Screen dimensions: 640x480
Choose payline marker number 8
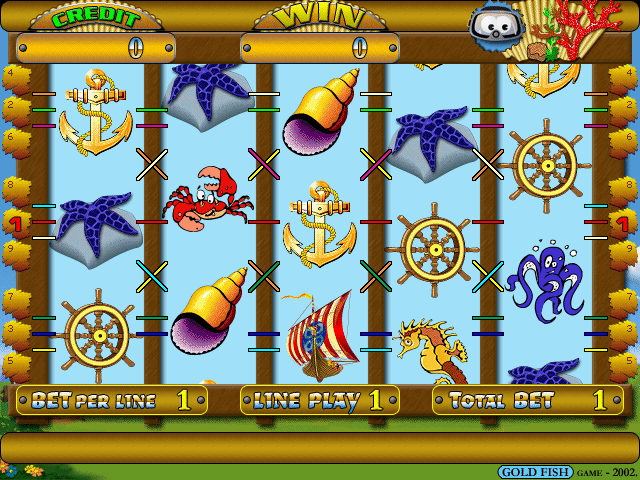click(x=11, y=184)
